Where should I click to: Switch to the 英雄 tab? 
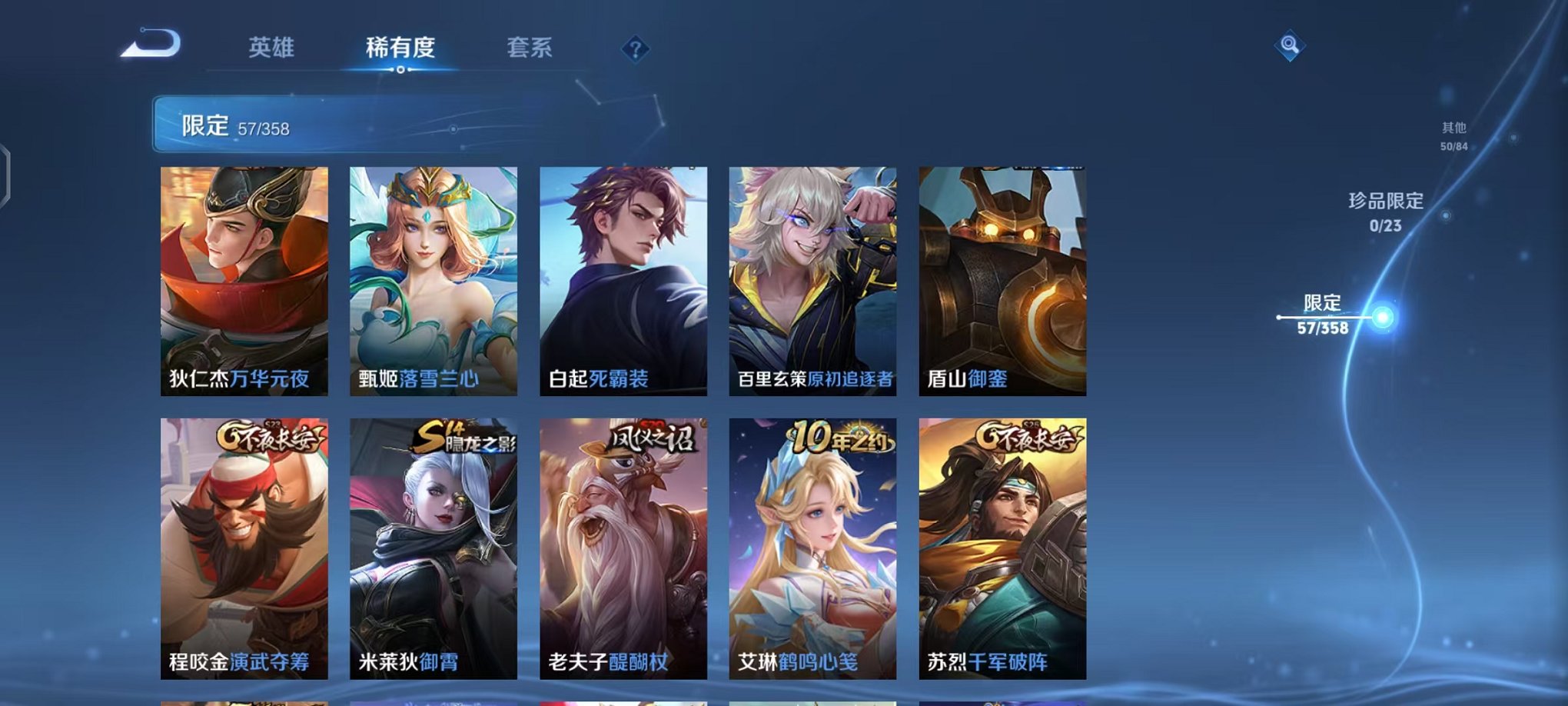[272, 48]
